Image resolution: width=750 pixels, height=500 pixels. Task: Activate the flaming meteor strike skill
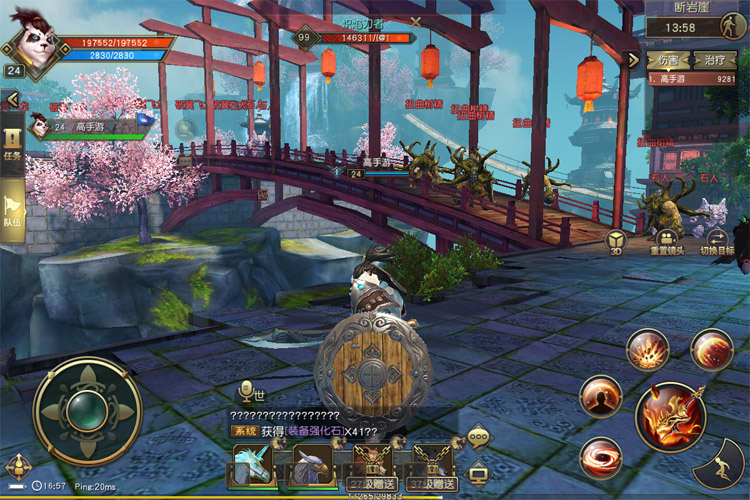(711, 350)
